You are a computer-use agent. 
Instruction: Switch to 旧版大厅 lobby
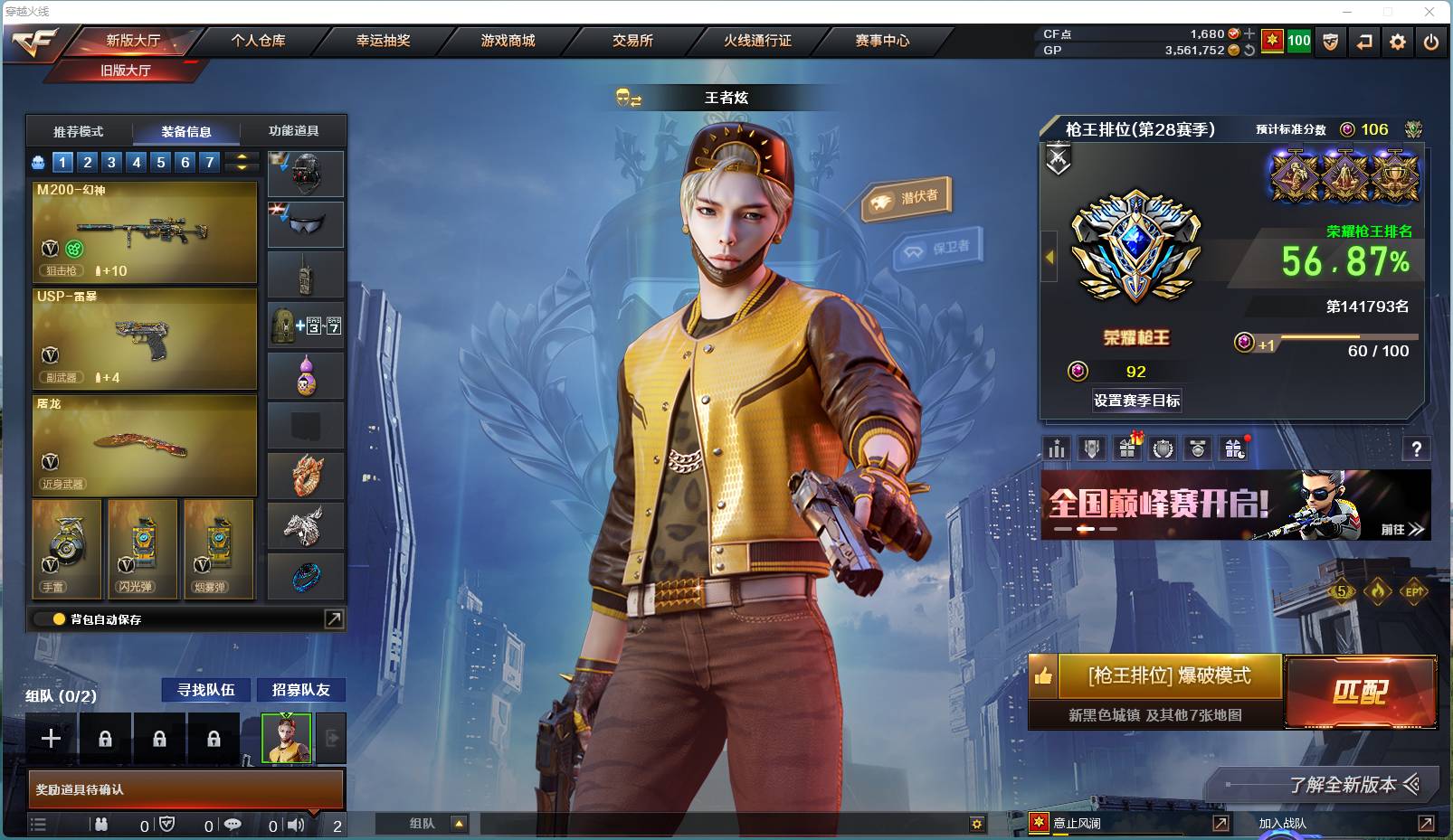(x=126, y=71)
